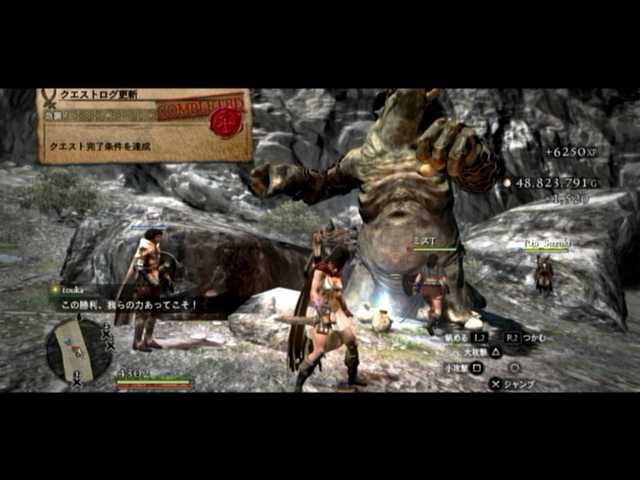Select the red wax seal on quest banner
Screen dimensions: 640x480
[x=227, y=121]
